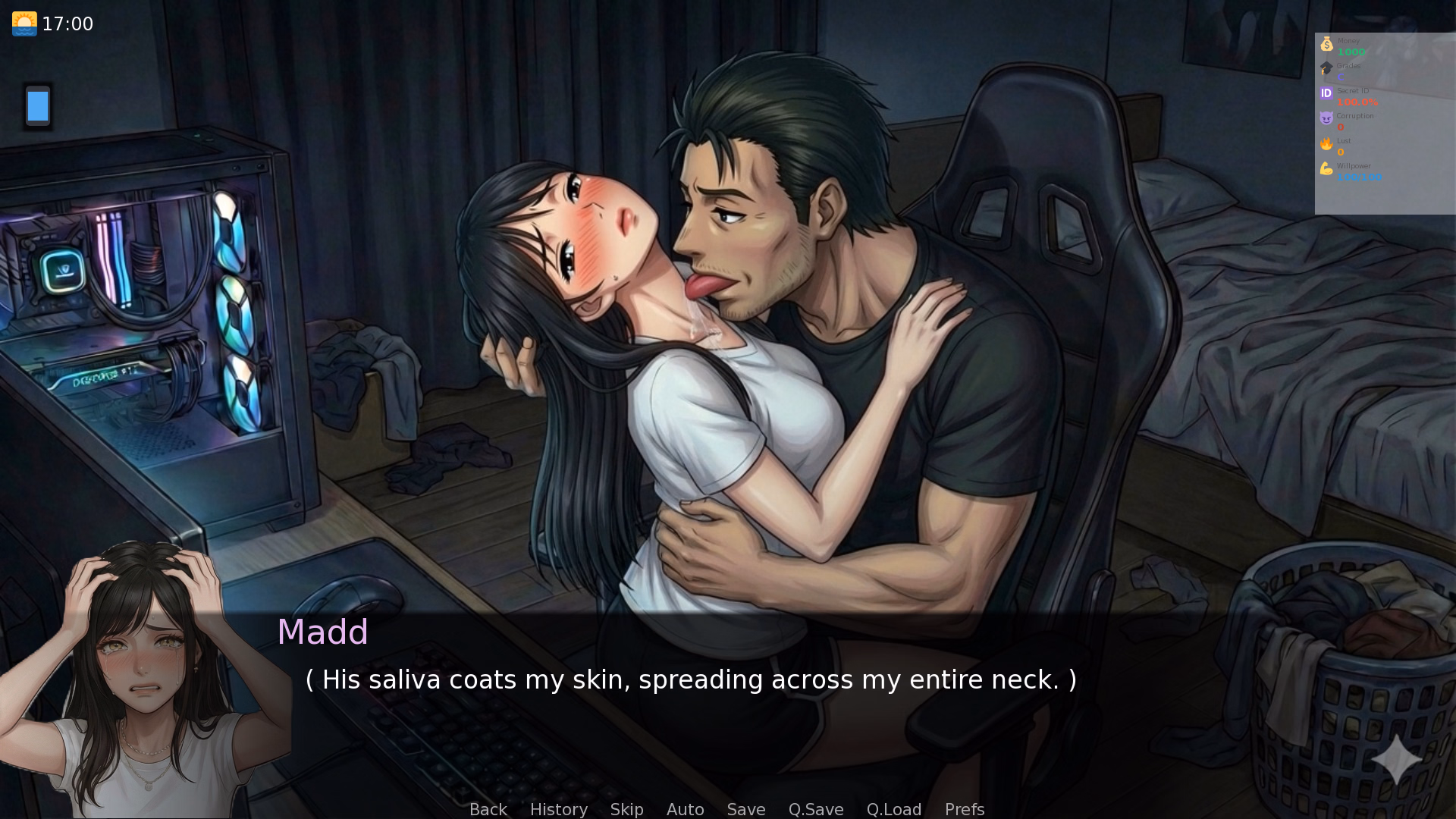Click the purple Secret ID badge icon

(x=1326, y=93)
